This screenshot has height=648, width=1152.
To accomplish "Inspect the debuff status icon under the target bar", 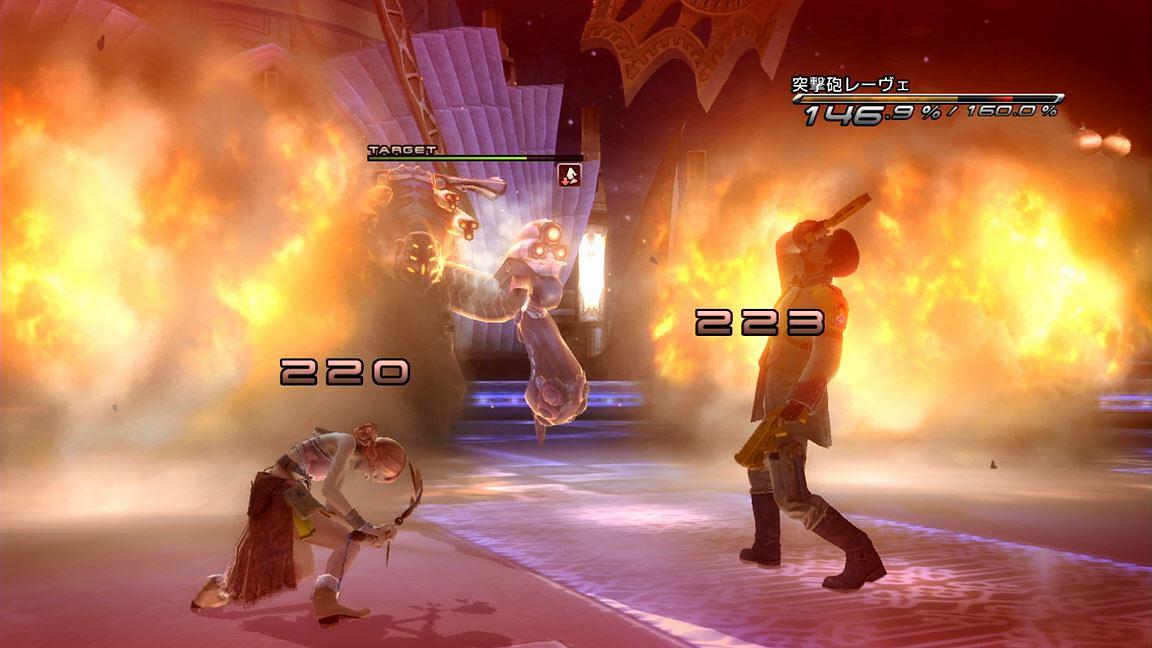I will 570,175.
